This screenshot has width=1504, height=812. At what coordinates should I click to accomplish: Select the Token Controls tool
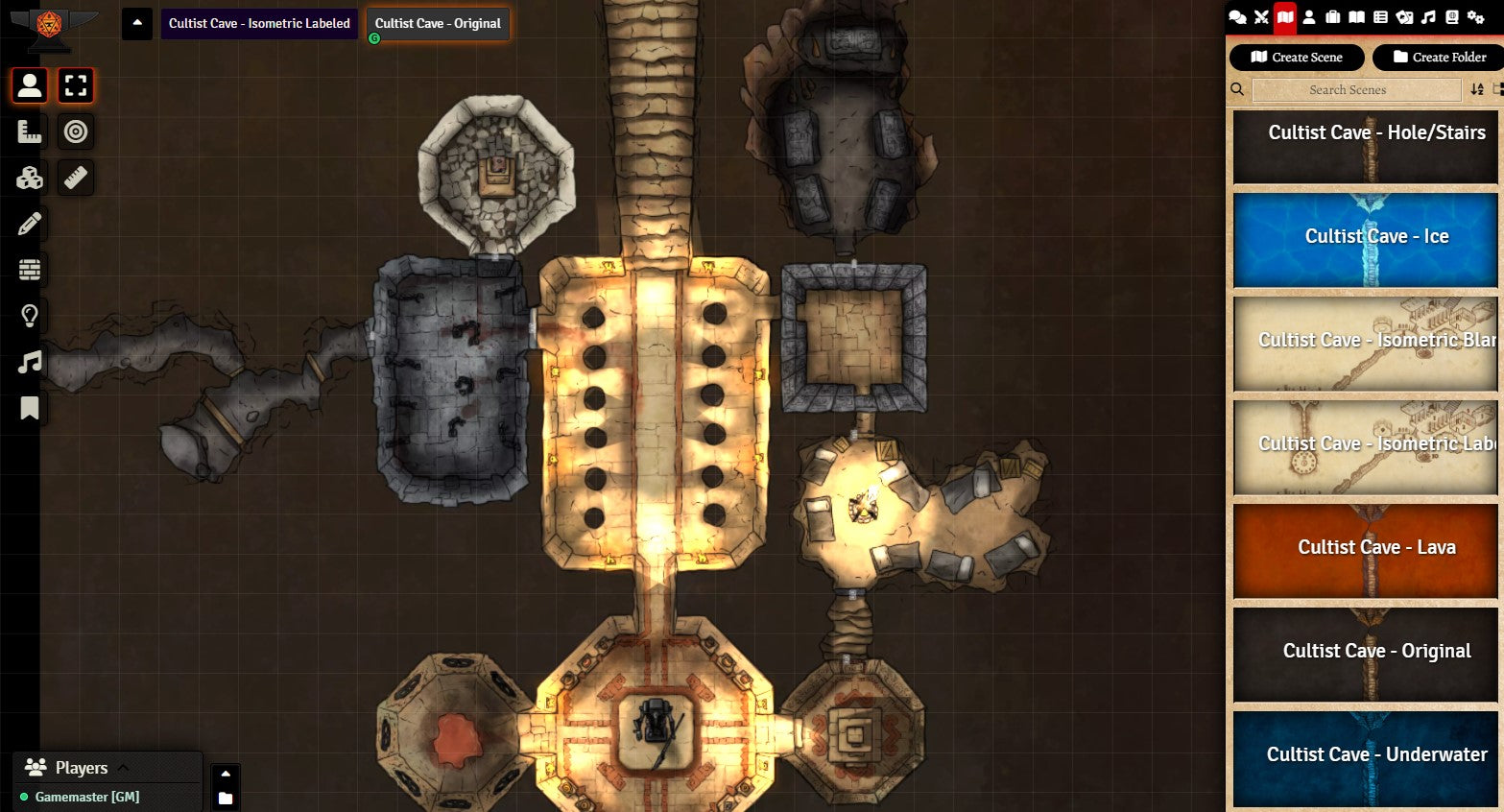click(30, 85)
